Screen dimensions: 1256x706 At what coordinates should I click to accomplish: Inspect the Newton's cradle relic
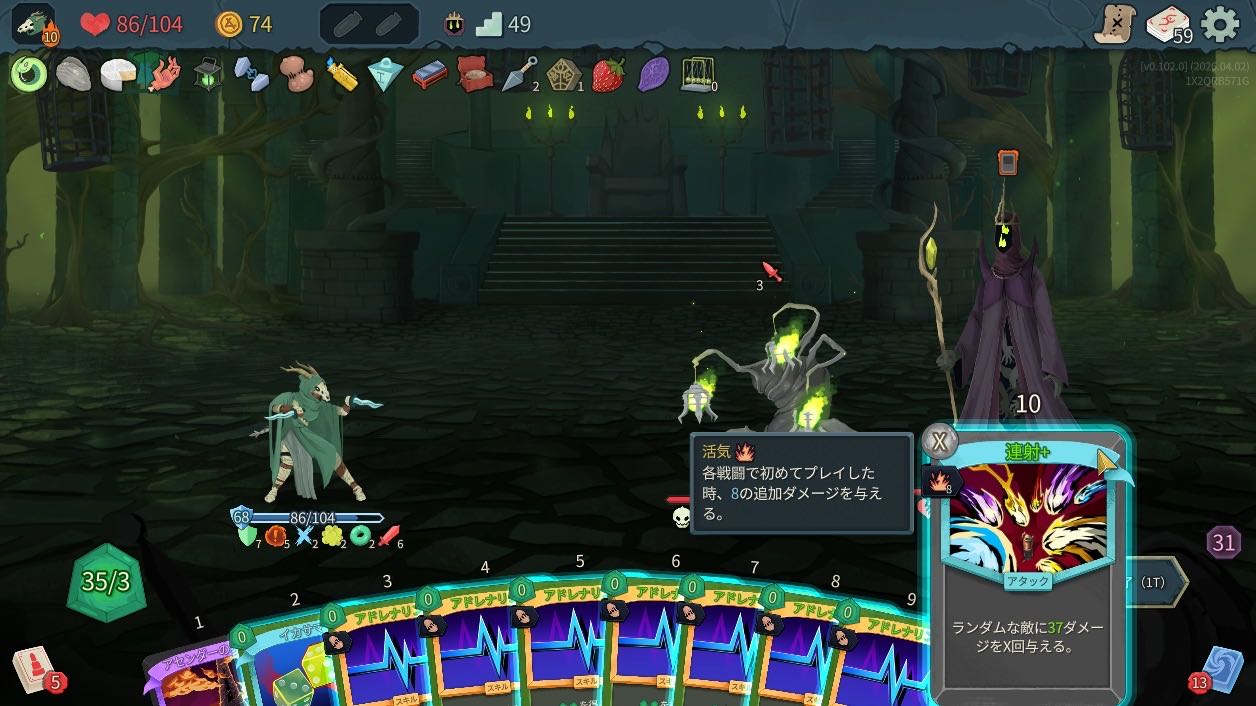coord(697,74)
